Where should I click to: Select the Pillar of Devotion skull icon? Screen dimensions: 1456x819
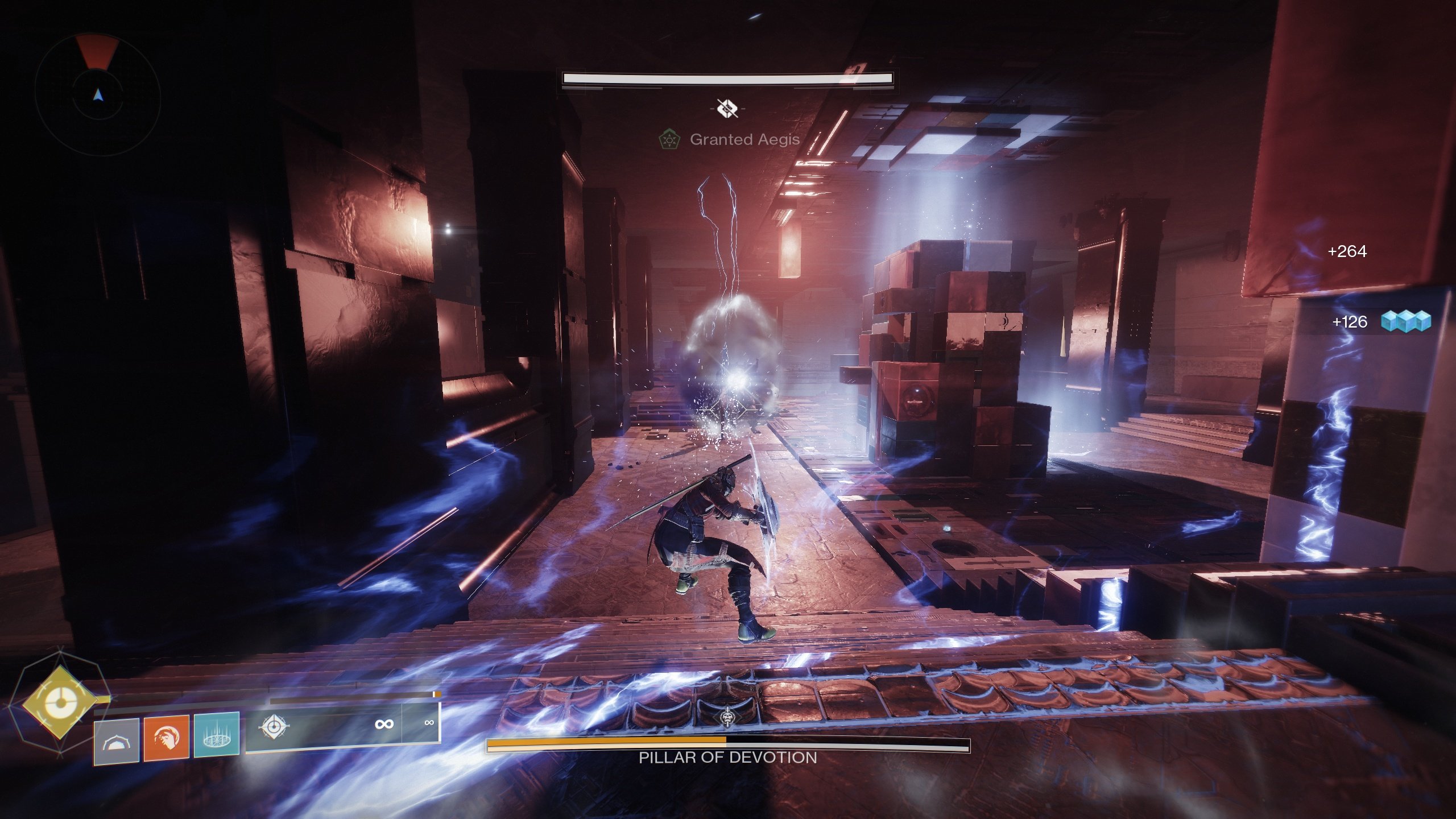tap(727, 718)
